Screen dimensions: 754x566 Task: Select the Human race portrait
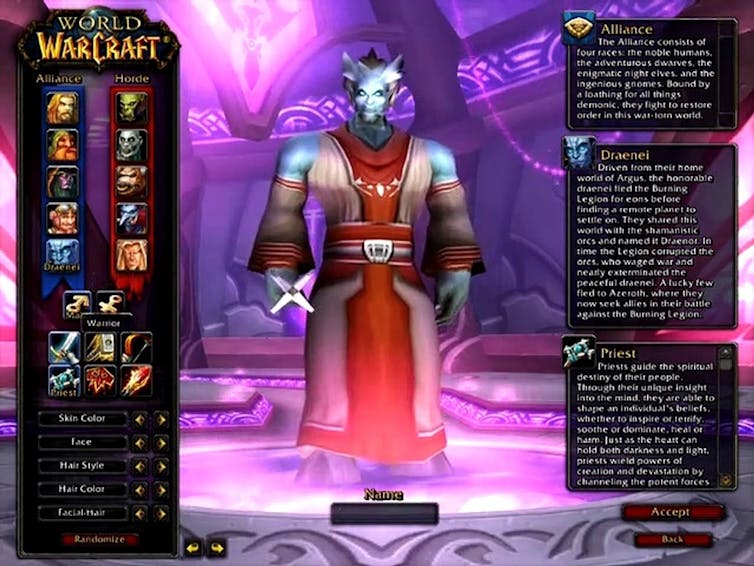[x=63, y=108]
